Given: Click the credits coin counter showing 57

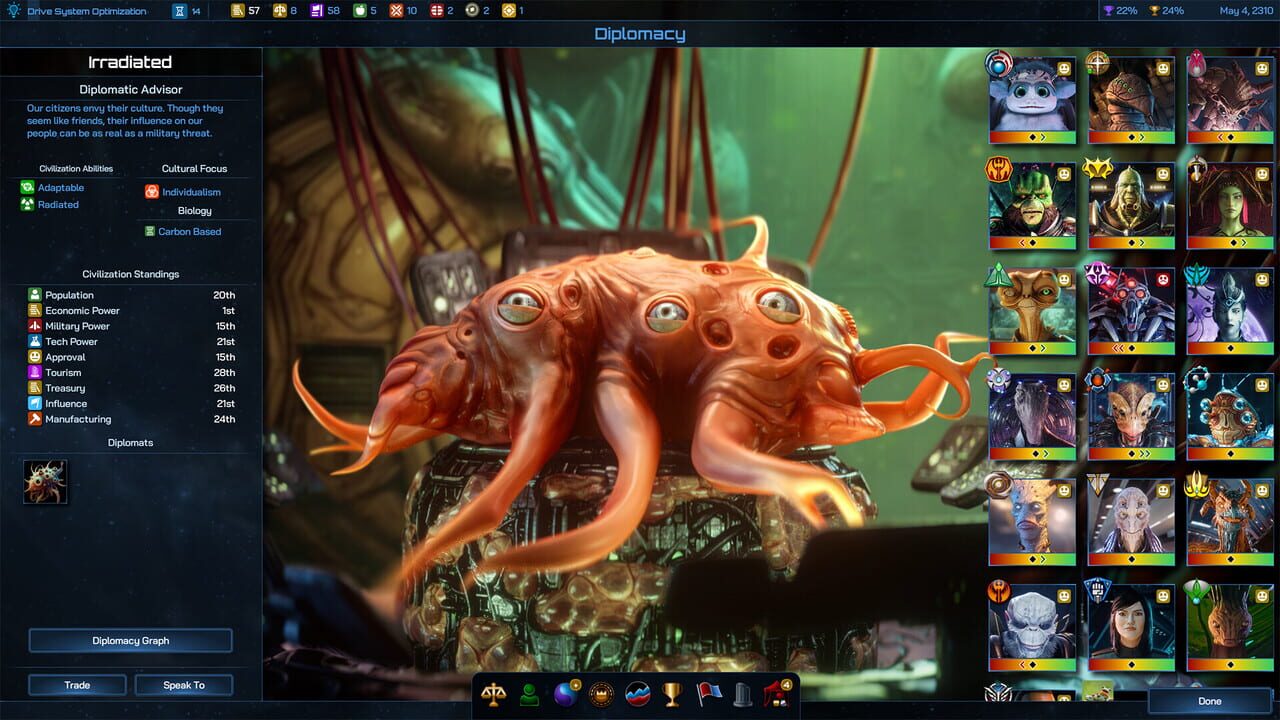Looking at the screenshot, I should click(242, 10).
